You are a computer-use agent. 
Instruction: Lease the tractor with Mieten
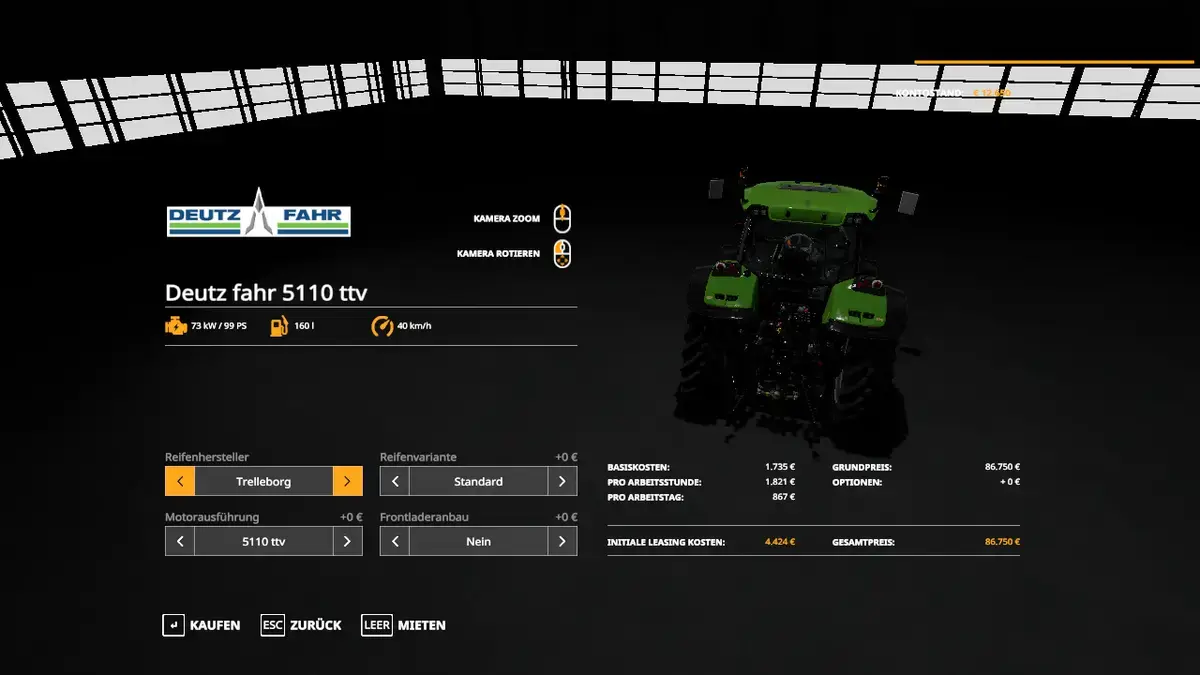click(x=405, y=625)
